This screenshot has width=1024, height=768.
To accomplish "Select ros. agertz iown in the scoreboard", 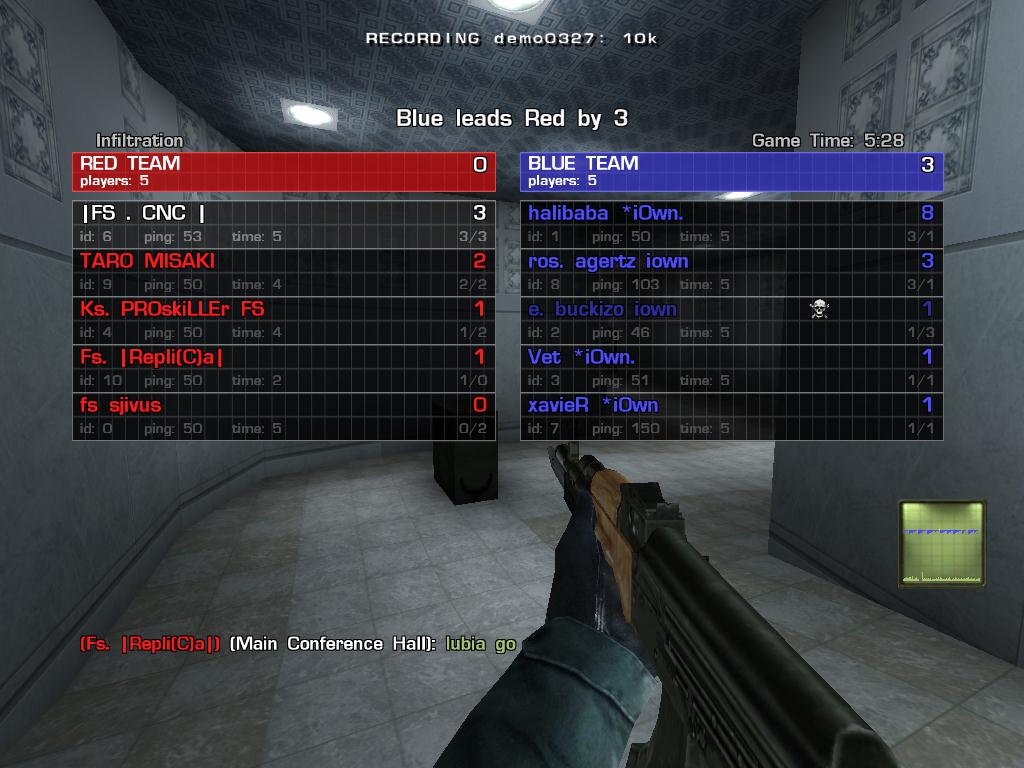I will pos(731,272).
